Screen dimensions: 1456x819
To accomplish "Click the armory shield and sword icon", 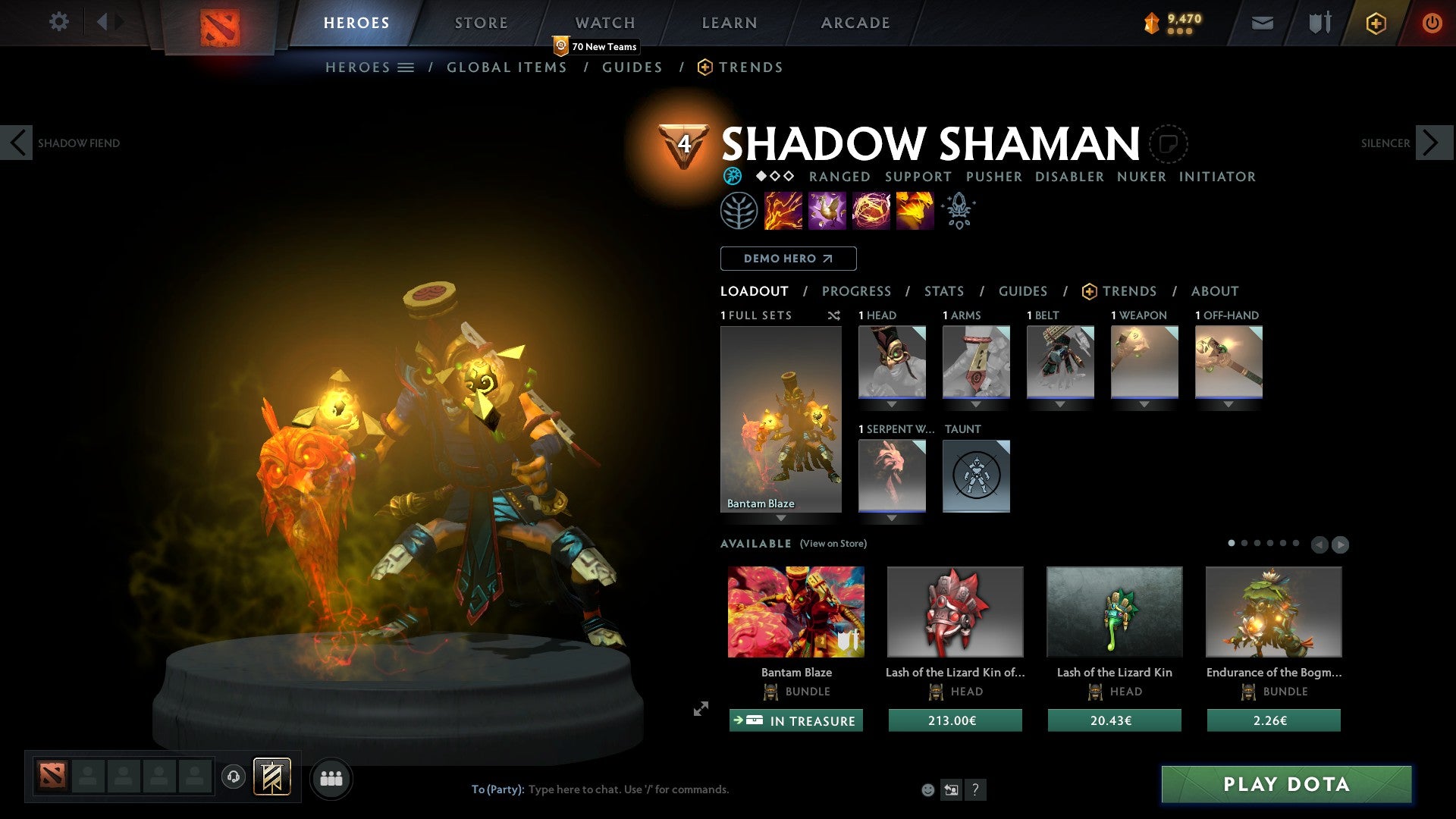I will pos(1319,23).
